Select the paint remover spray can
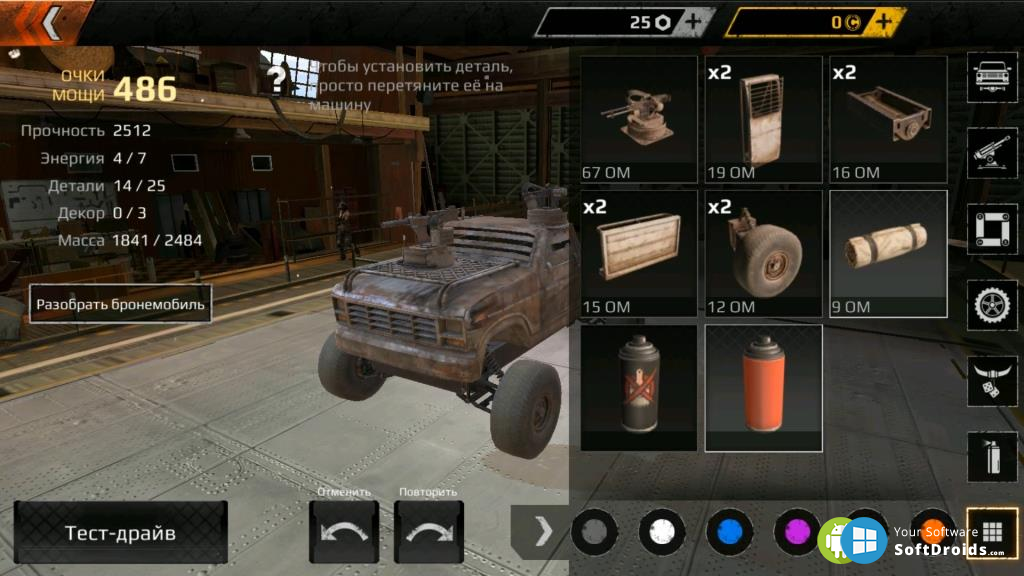This screenshot has height=576, width=1024. click(x=638, y=387)
